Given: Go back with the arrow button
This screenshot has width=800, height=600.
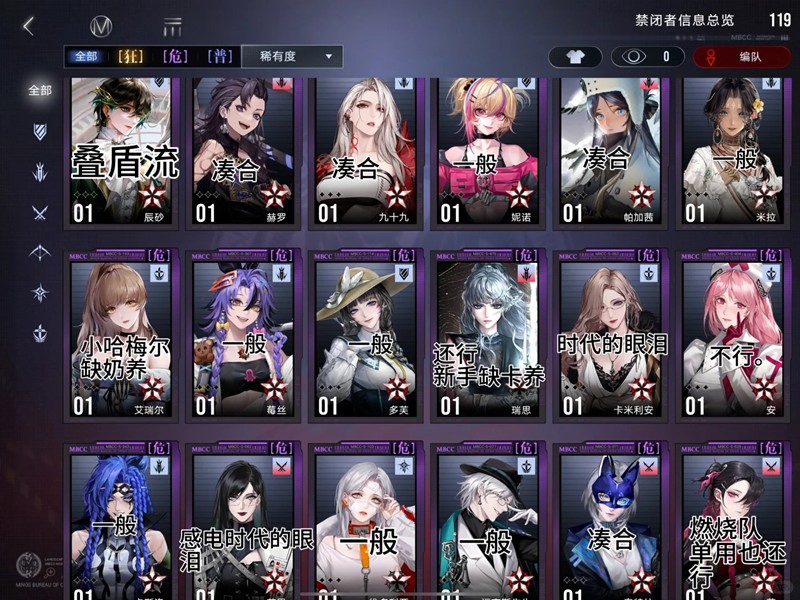Looking at the screenshot, I should click(x=28, y=26).
